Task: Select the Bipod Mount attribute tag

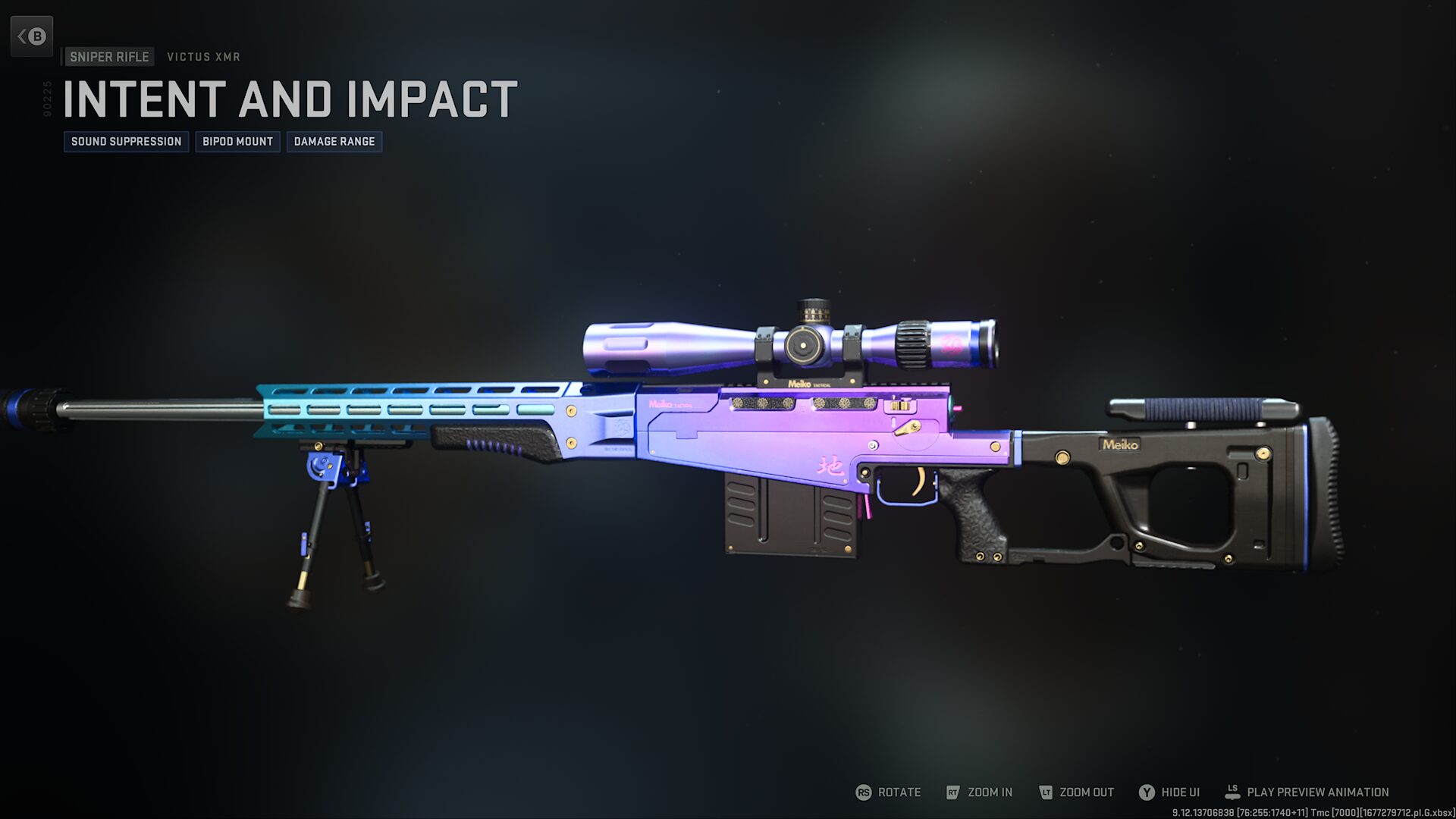Action: point(237,142)
